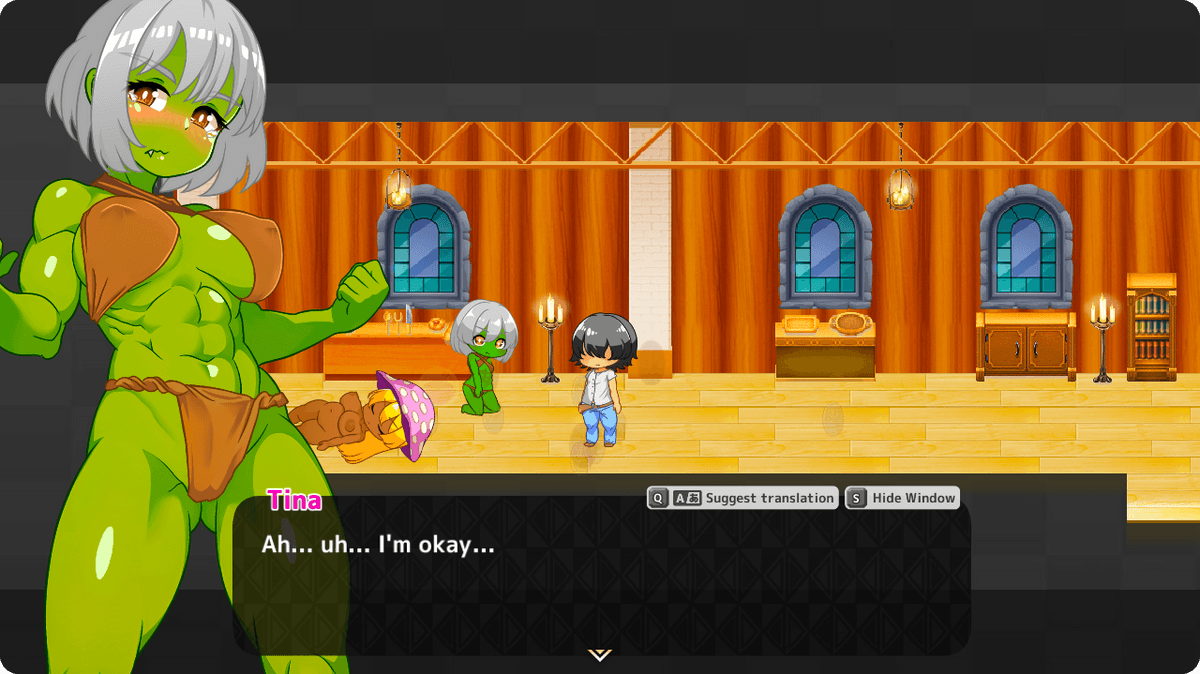Advance dialogue with the down arrow indicator
The height and width of the screenshot is (674, 1200).
[599, 655]
